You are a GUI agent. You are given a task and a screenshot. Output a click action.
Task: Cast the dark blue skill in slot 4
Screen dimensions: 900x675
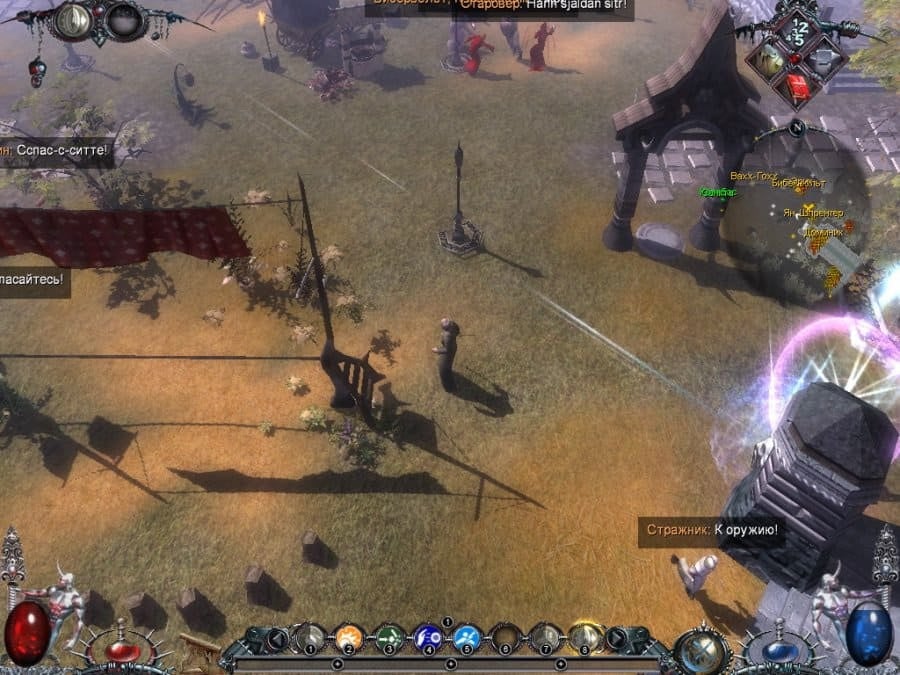[x=428, y=636]
